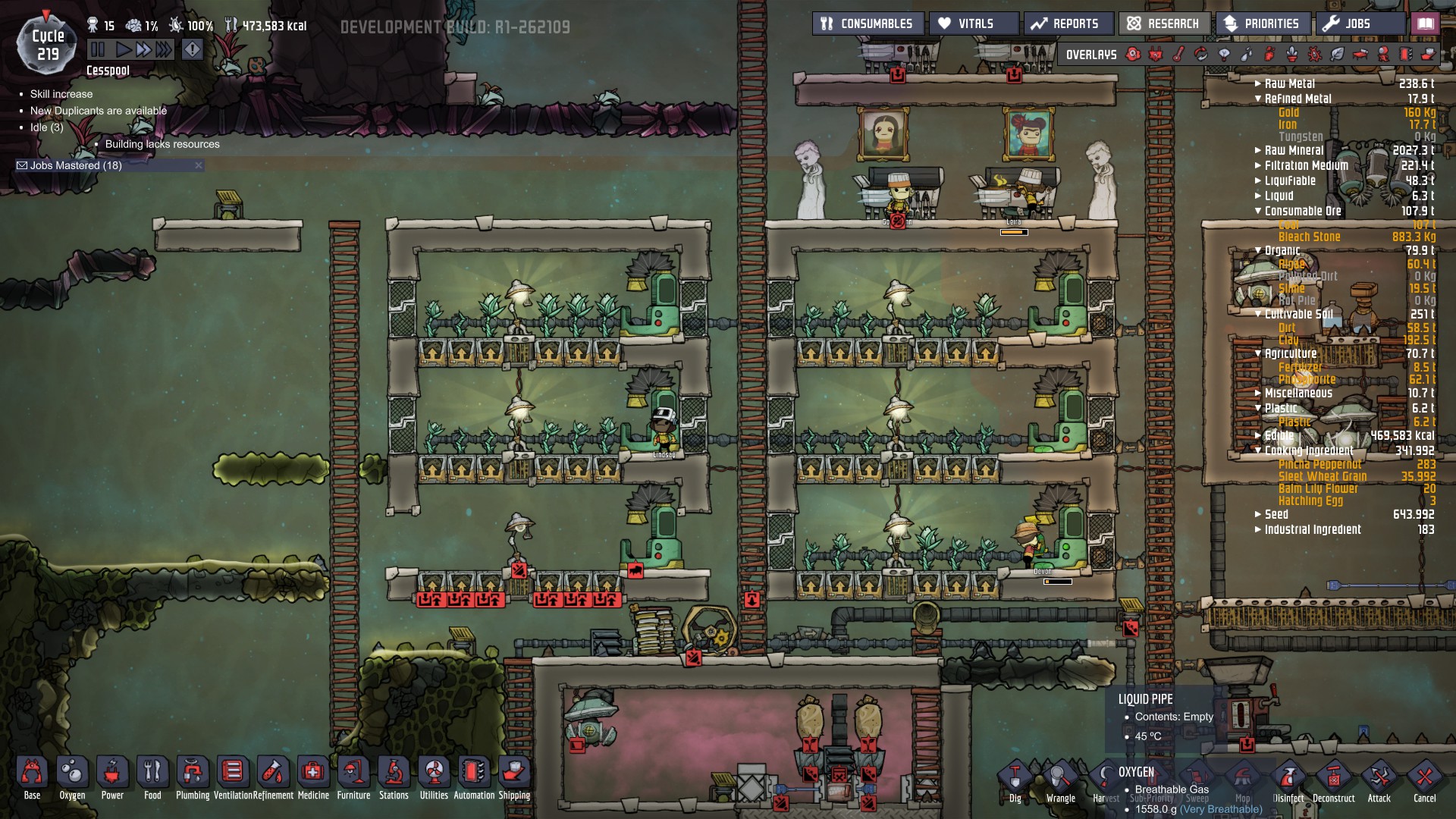Expand the Raw Mineral resource category
The image size is (1456, 819).
[1257, 150]
